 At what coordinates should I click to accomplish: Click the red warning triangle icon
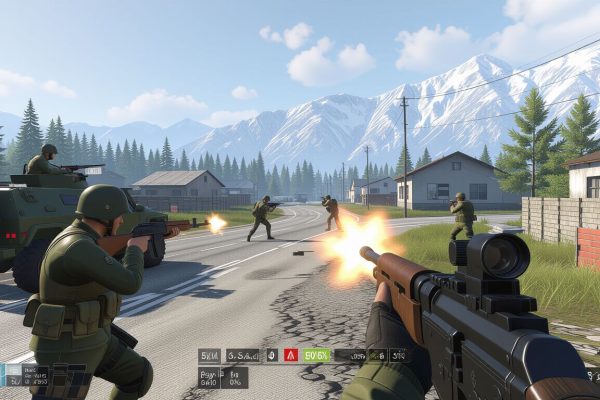(291, 355)
